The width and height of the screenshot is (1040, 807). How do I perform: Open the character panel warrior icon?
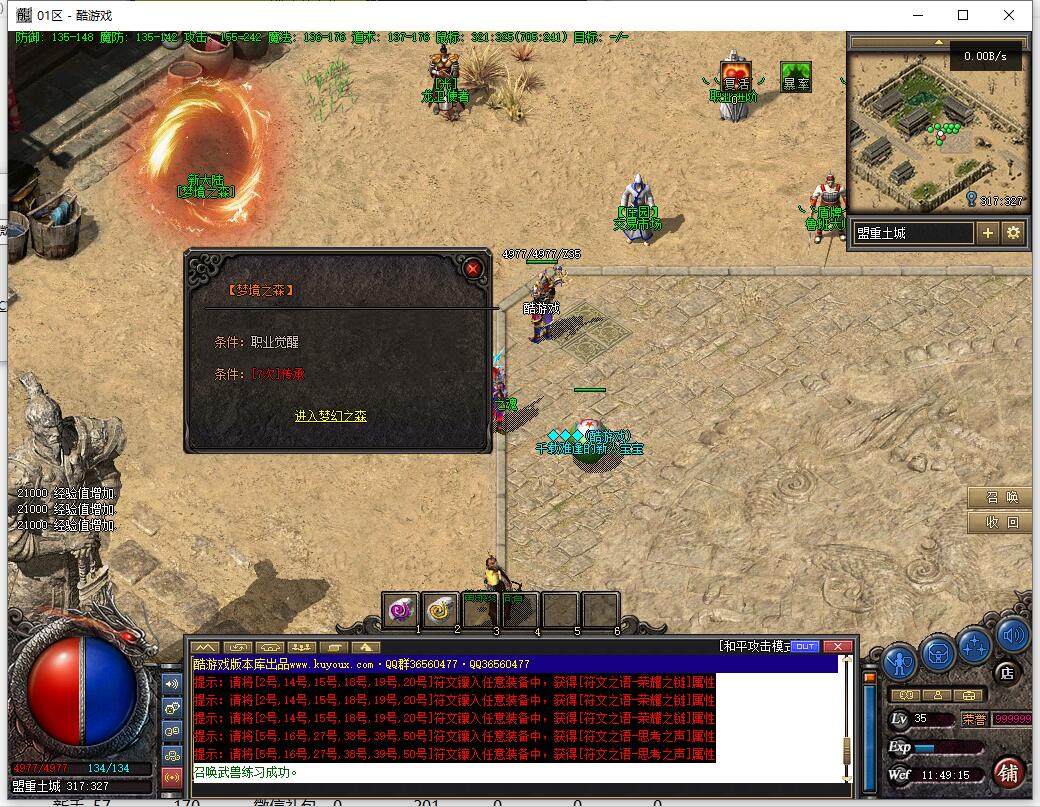[902, 662]
